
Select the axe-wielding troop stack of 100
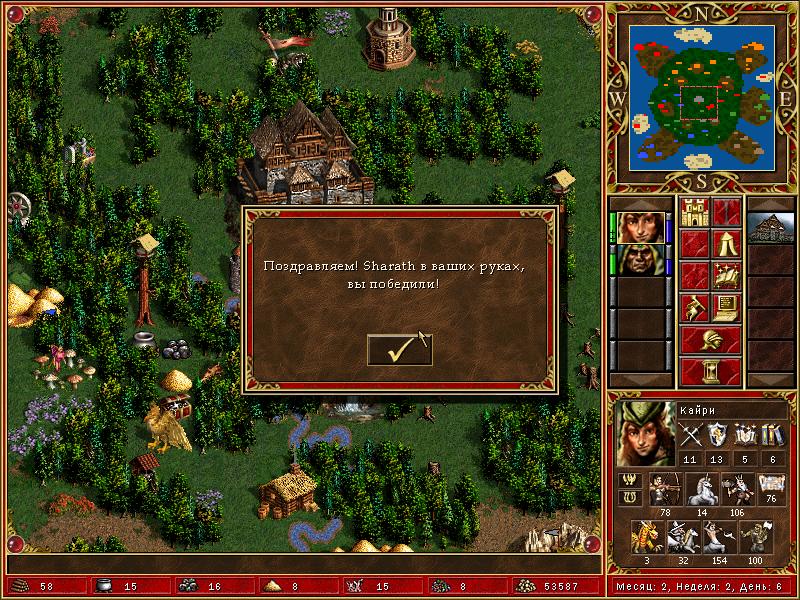pyautogui.click(x=755, y=537)
